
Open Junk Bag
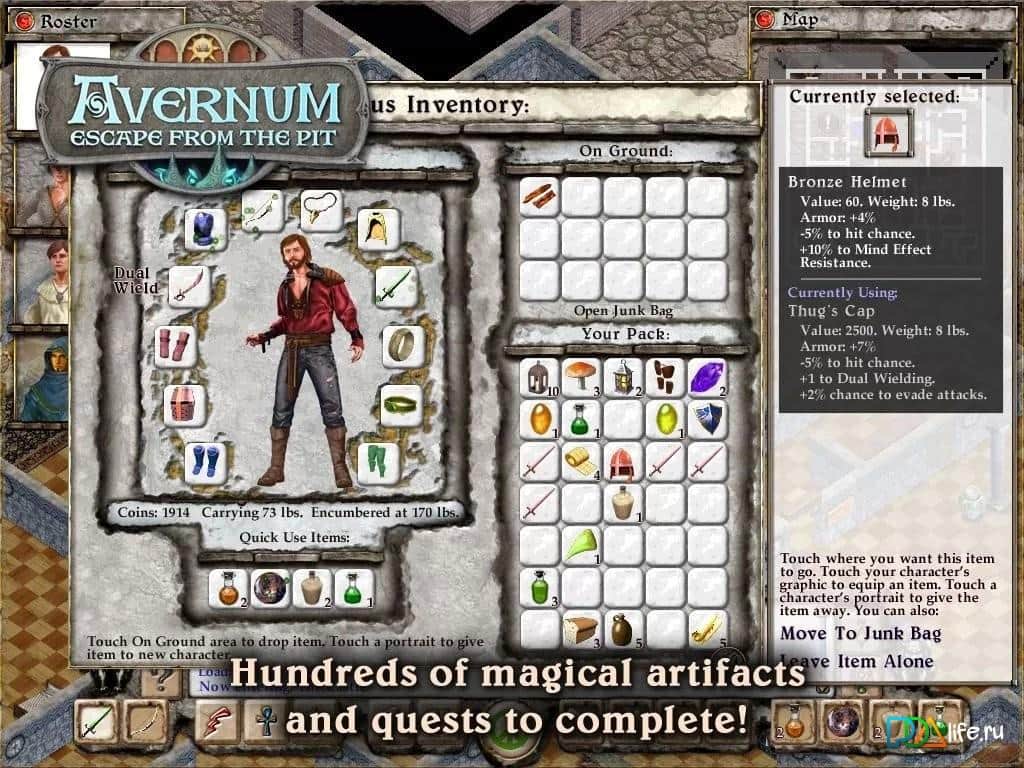click(621, 311)
